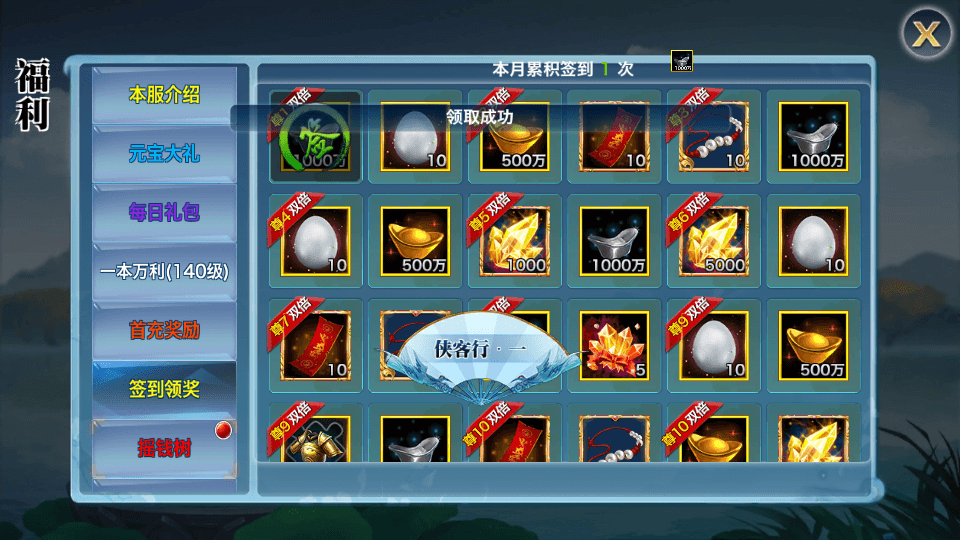Show the 首充奖励 first recharge rewards
The image size is (960, 540).
(x=165, y=330)
